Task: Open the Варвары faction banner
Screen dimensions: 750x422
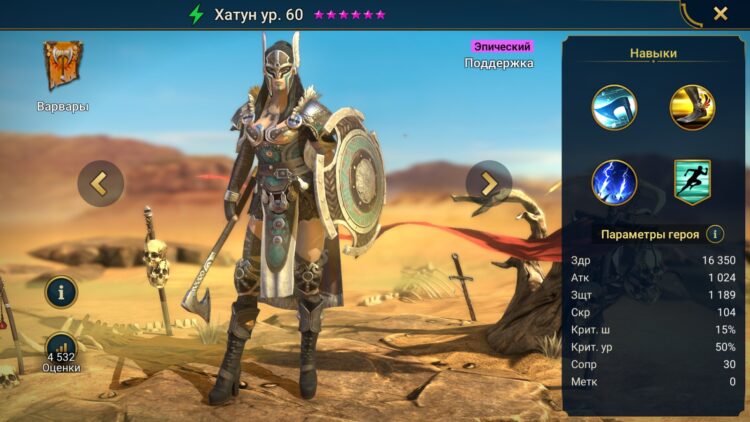Action: coord(63,67)
